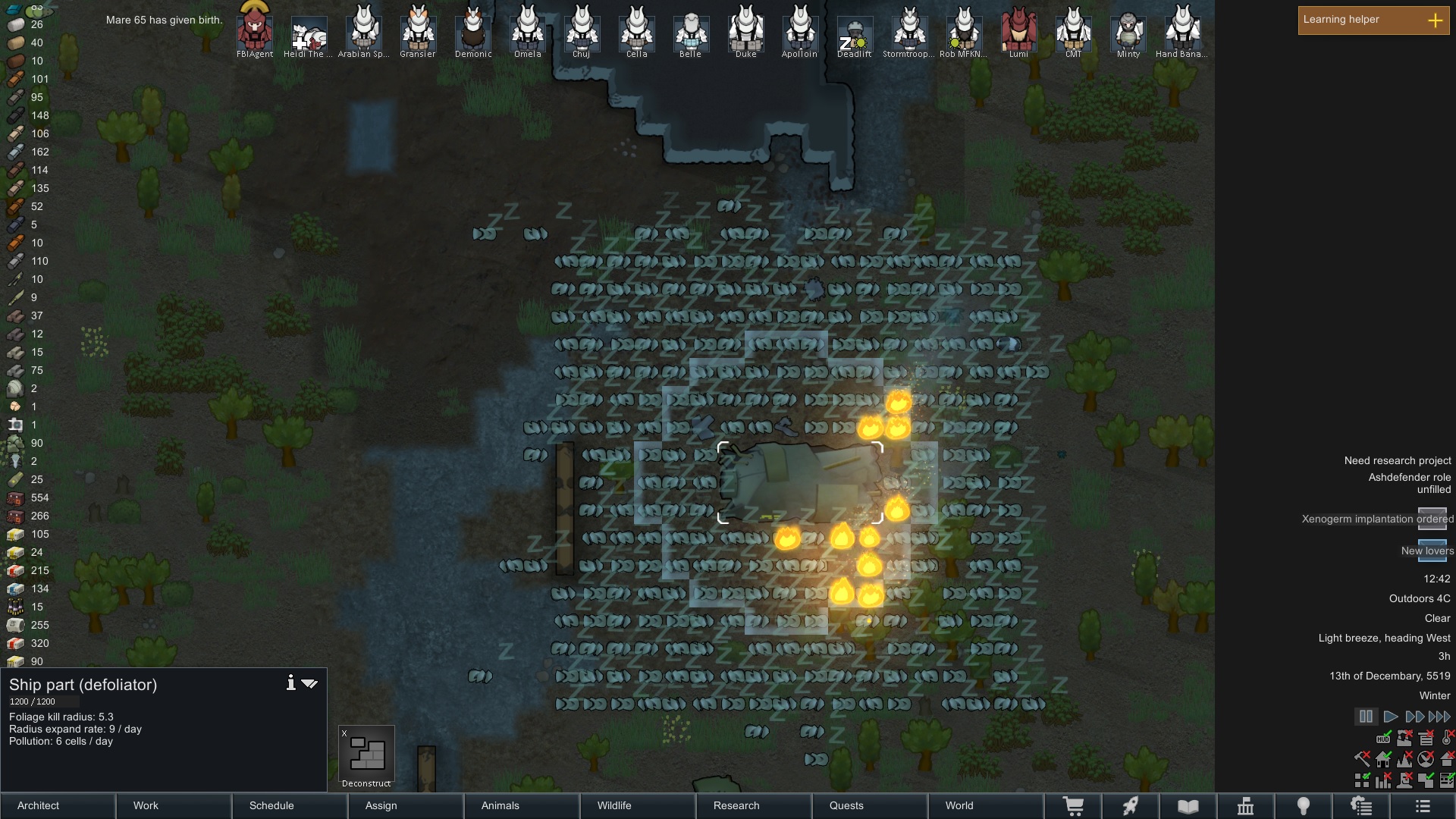Click the lightbulb icon on the bottom toolbar
The image size is (1456, 819).
[1304, 806]
